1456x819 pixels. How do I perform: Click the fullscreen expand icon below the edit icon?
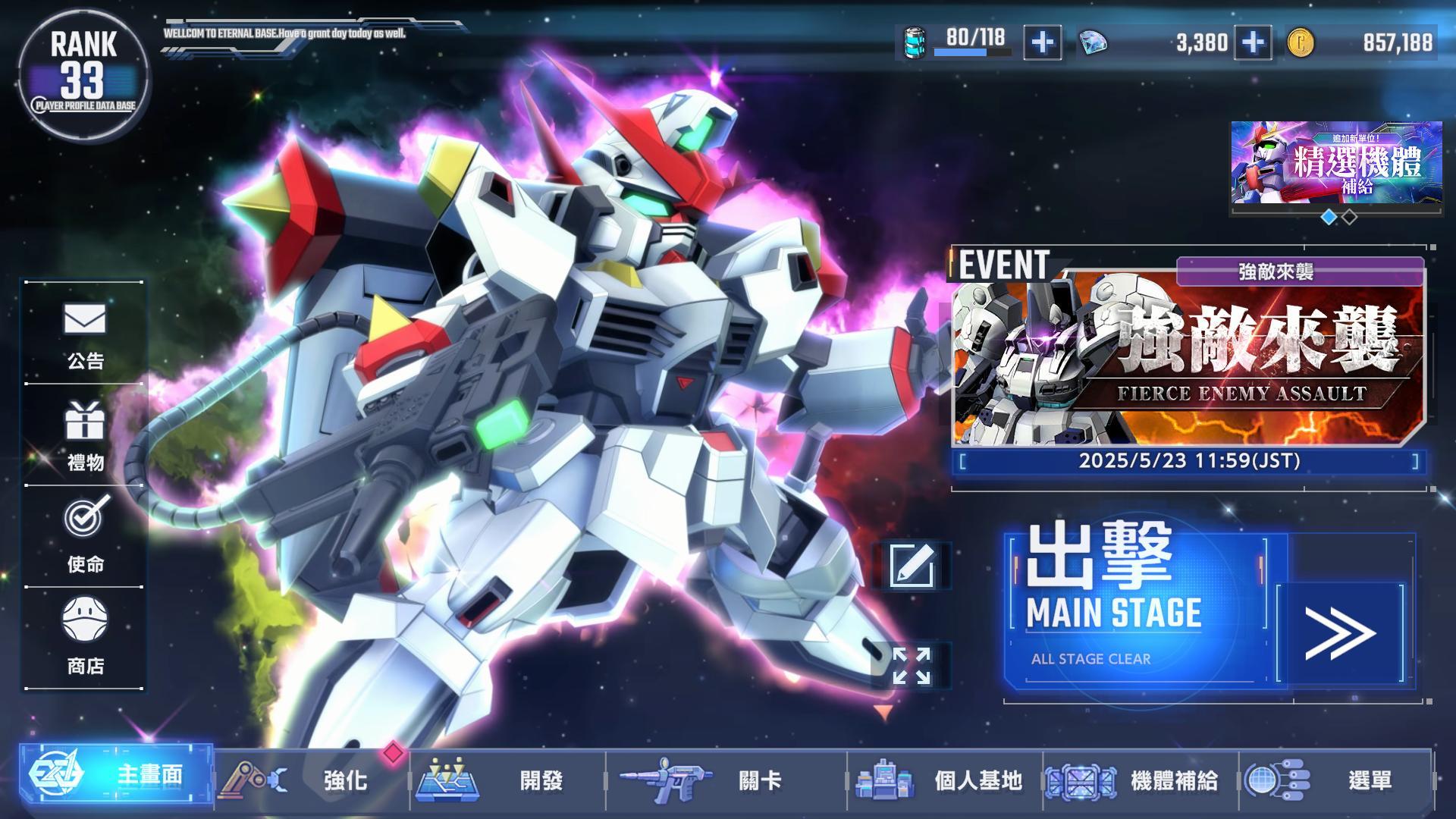tap(918, 666)
